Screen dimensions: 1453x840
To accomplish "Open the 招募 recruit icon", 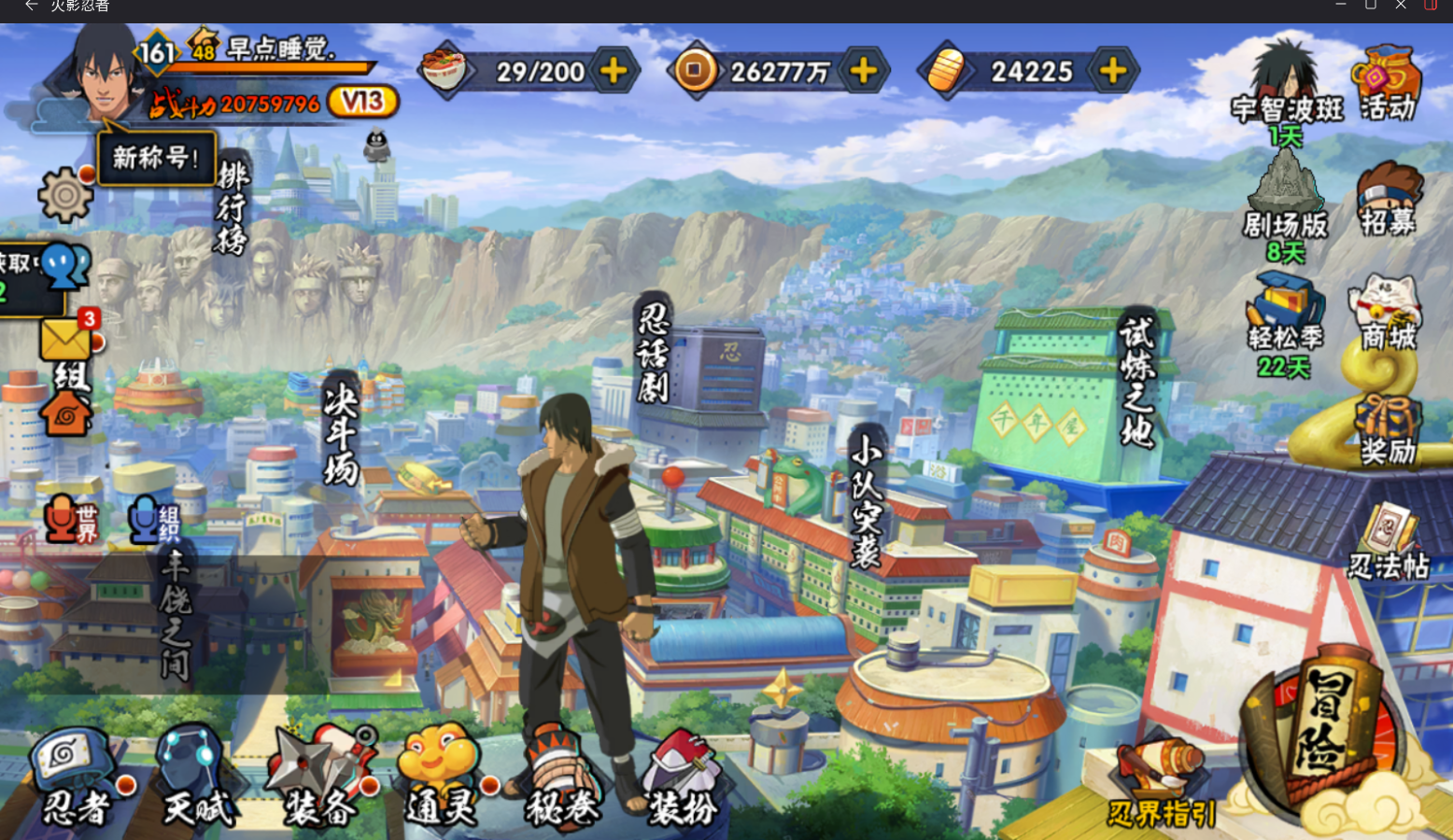I will point(1388,198).
